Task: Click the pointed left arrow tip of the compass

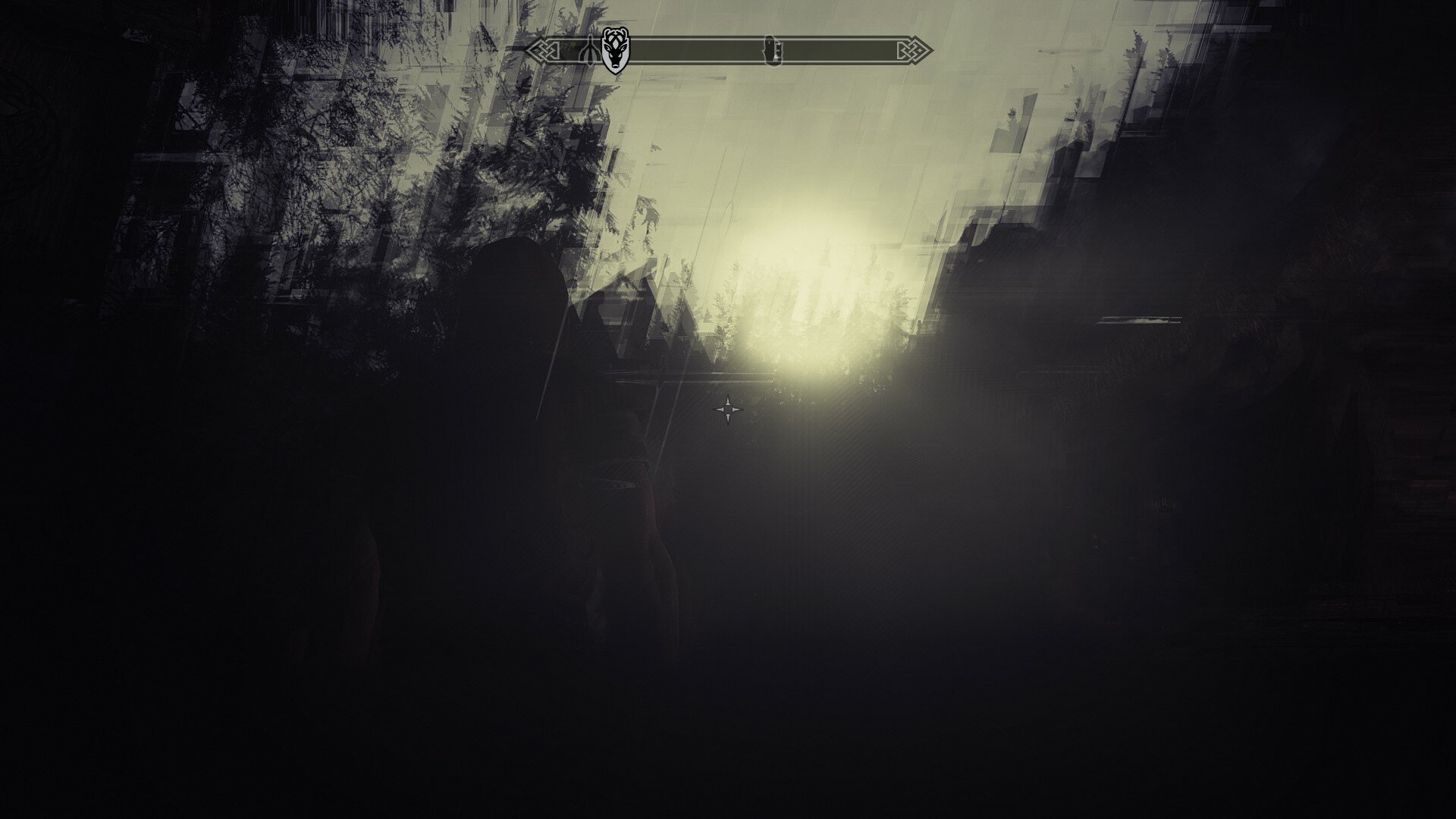Action: (x=529, y=49)
